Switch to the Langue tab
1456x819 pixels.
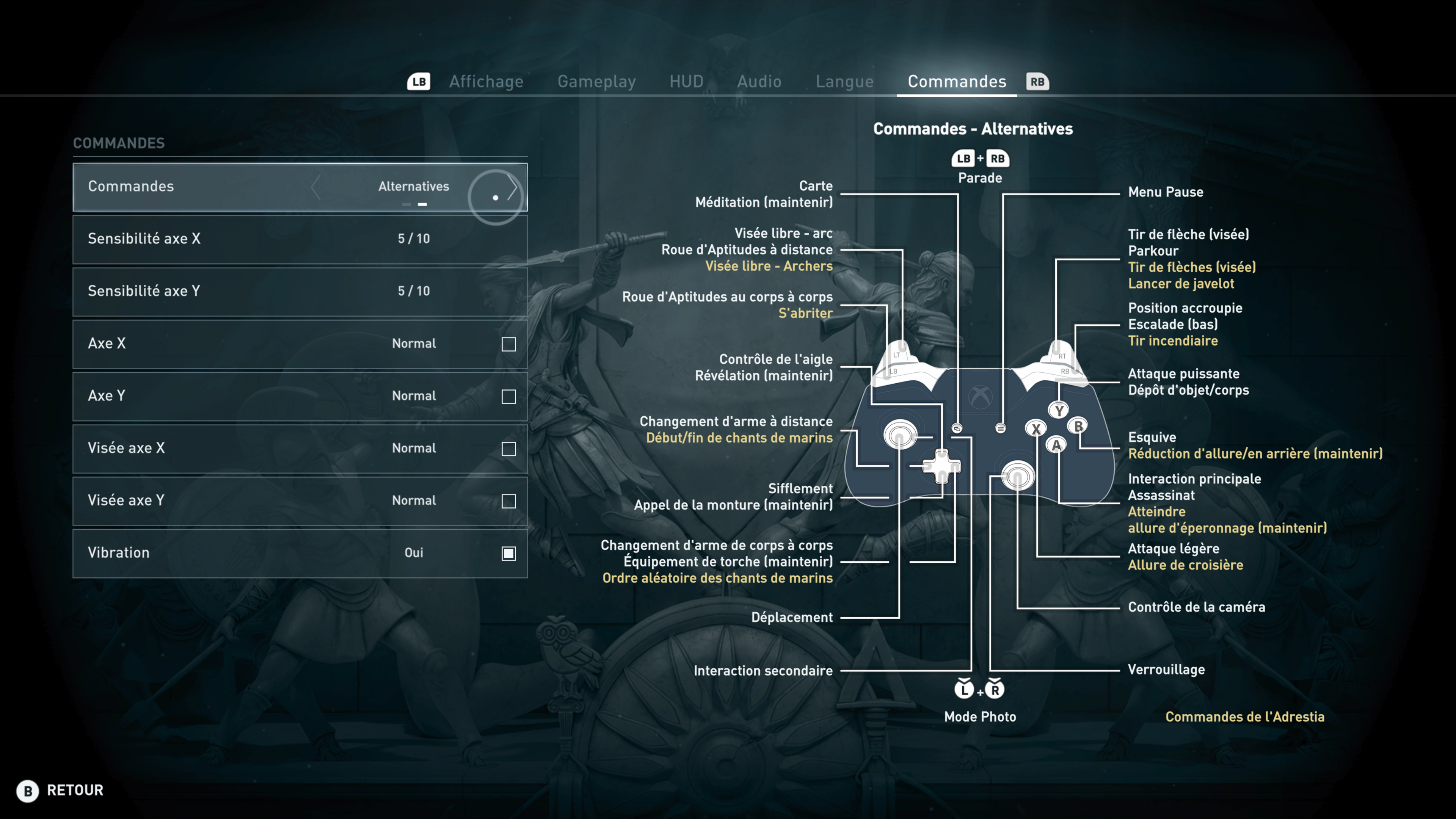[x=844, y=82]
